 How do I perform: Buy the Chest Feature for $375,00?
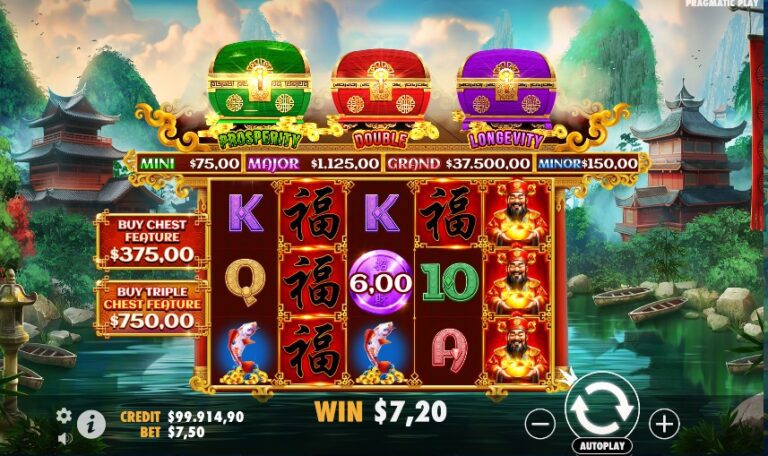click(x=152, y=241)
